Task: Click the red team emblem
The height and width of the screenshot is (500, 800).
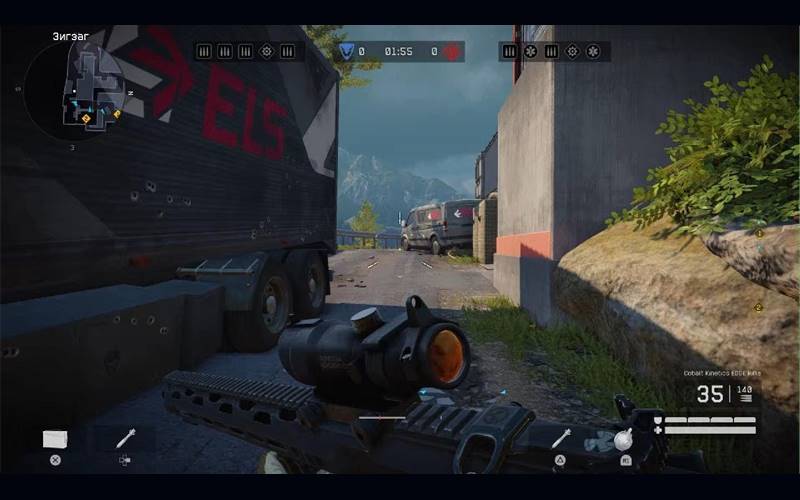Action: point(451,51)
